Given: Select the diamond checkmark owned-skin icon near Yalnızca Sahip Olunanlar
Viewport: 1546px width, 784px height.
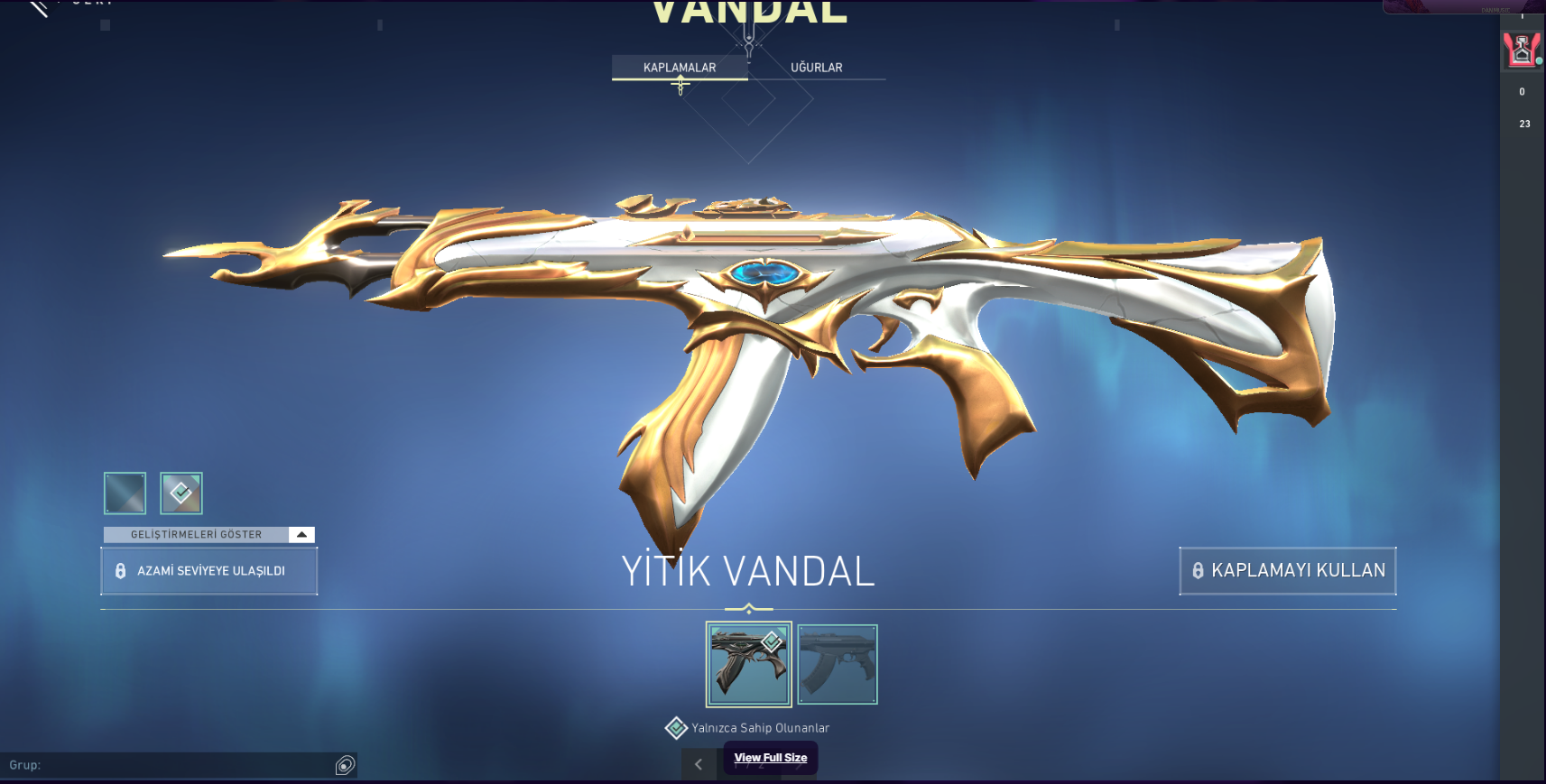Looking at the screenshot, I should pos(675,727).
